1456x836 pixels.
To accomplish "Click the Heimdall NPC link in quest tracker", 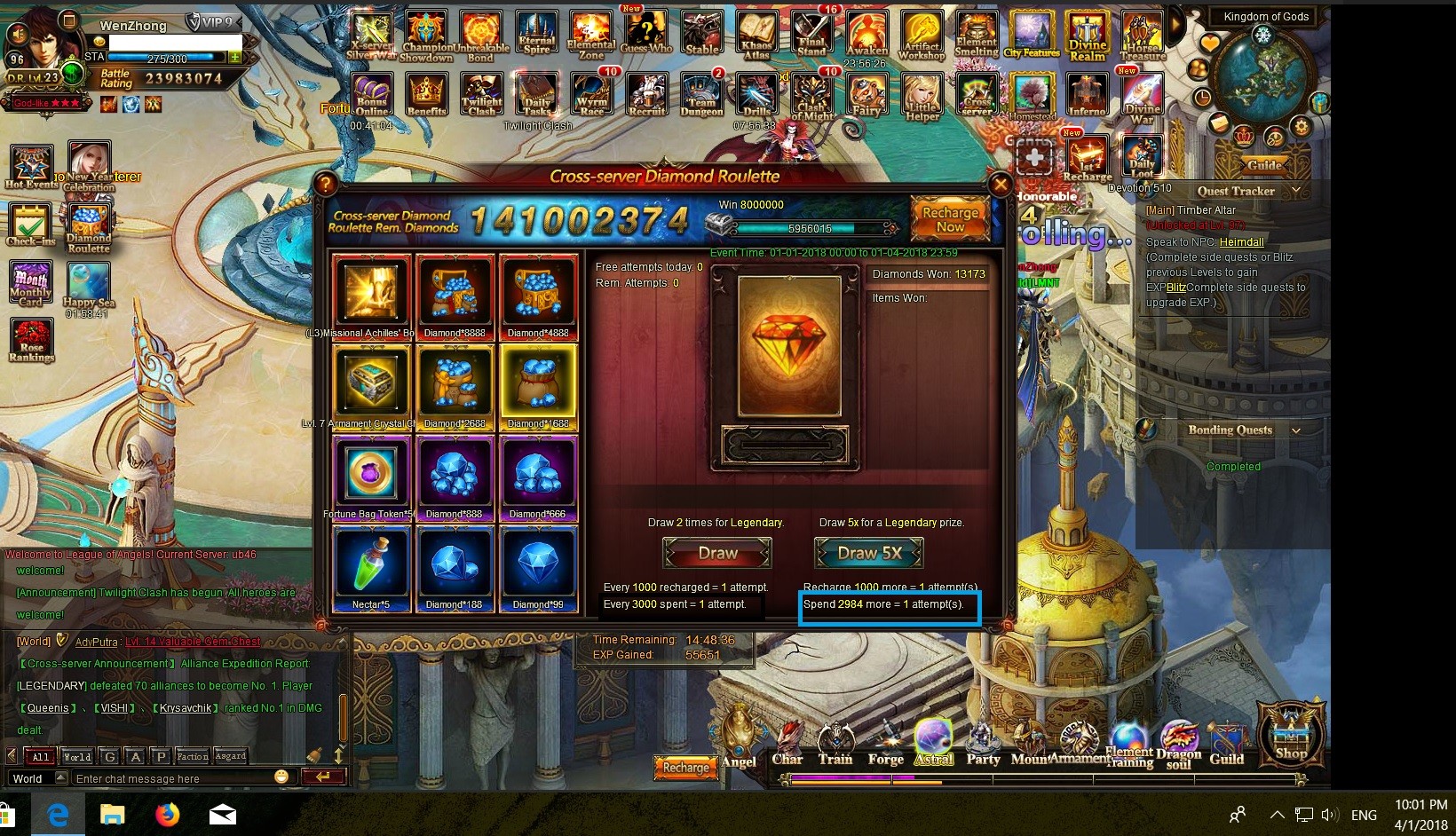I will 1241,242.
